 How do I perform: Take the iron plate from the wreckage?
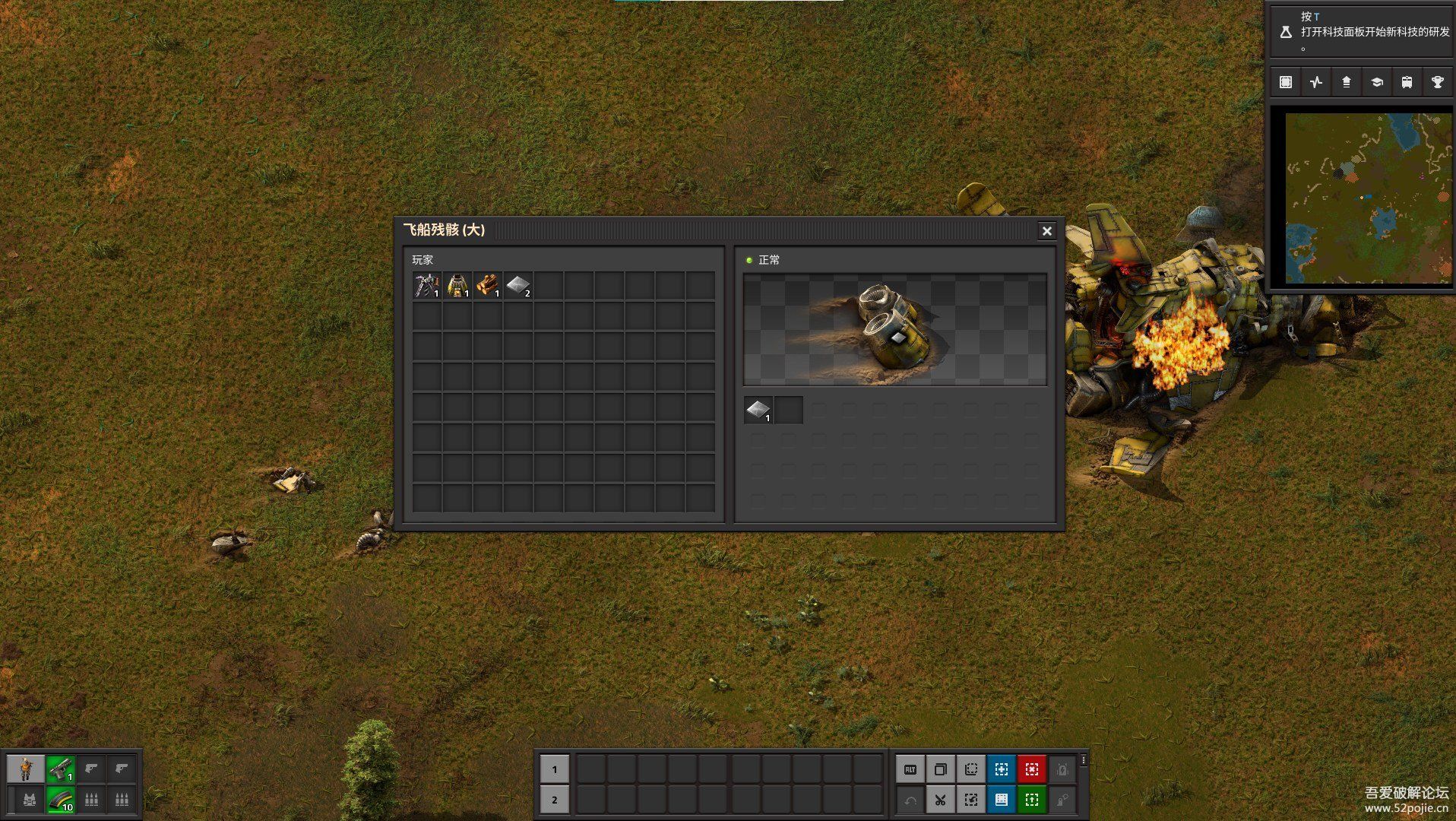pos(758,410)
